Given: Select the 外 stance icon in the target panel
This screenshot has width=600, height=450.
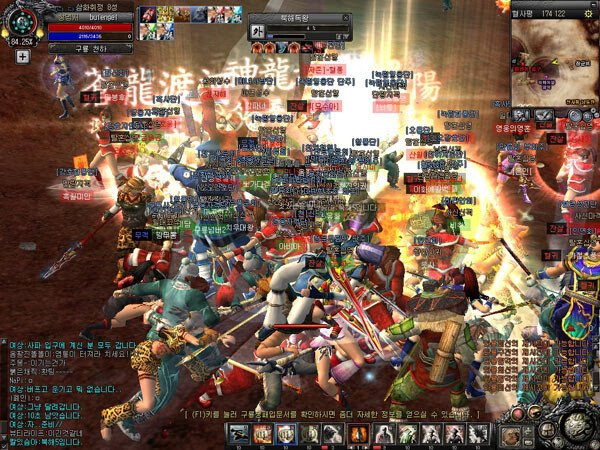Looking at the screenshot, I should click(257, 32).
